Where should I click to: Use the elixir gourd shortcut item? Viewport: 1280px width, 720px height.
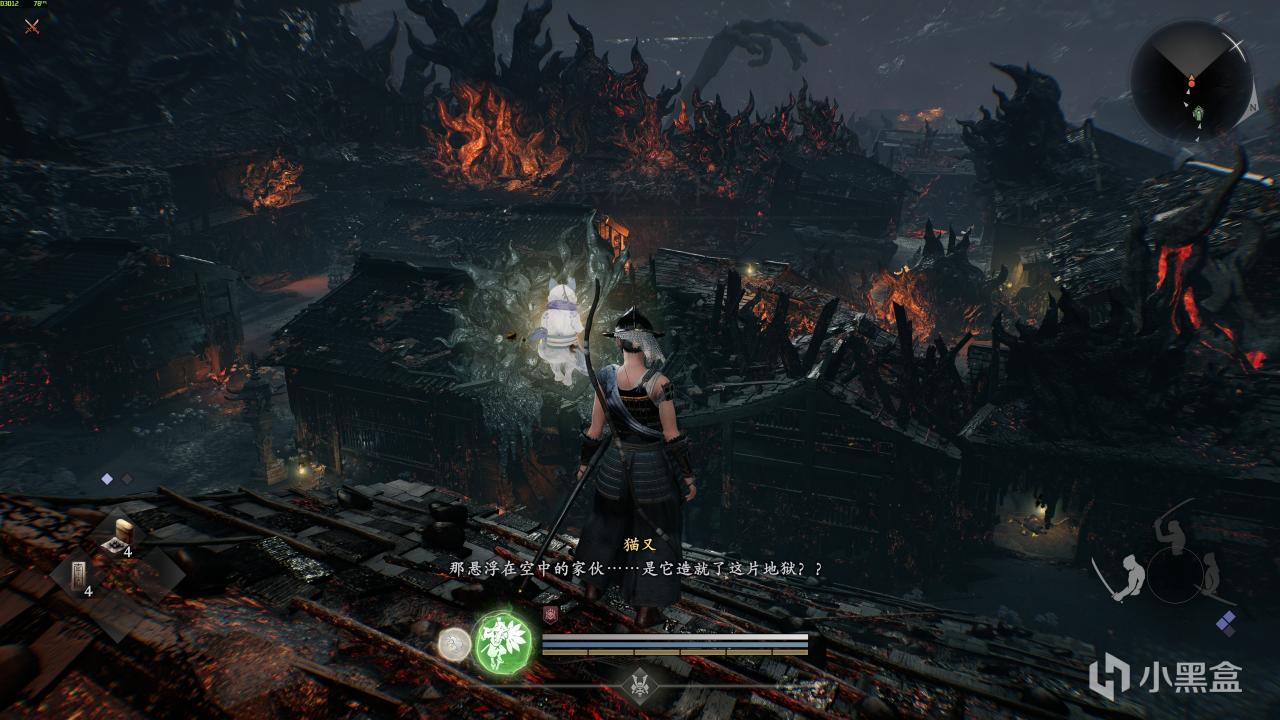point(123,532)
